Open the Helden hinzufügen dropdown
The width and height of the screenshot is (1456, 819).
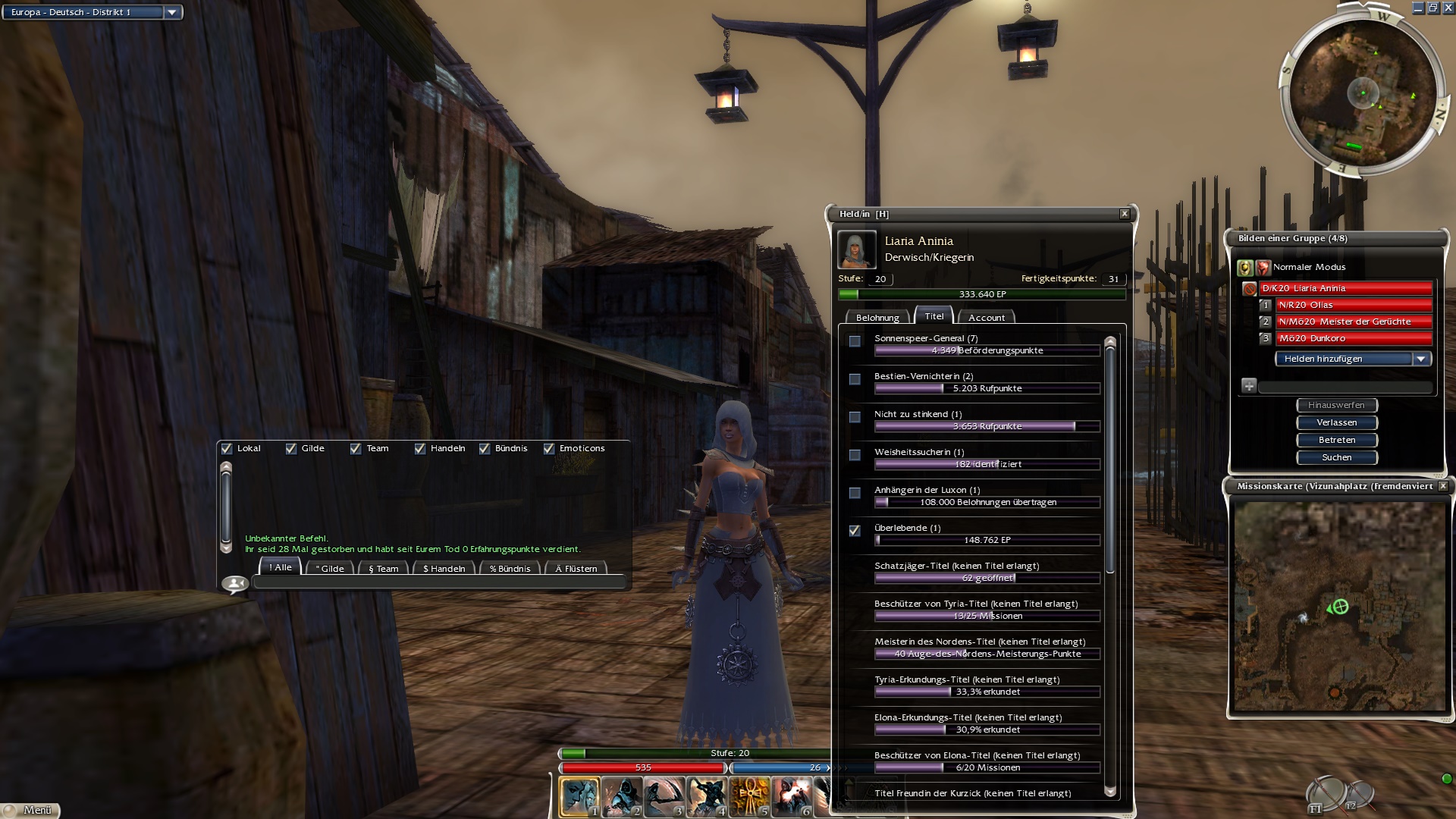[1421, 359]
